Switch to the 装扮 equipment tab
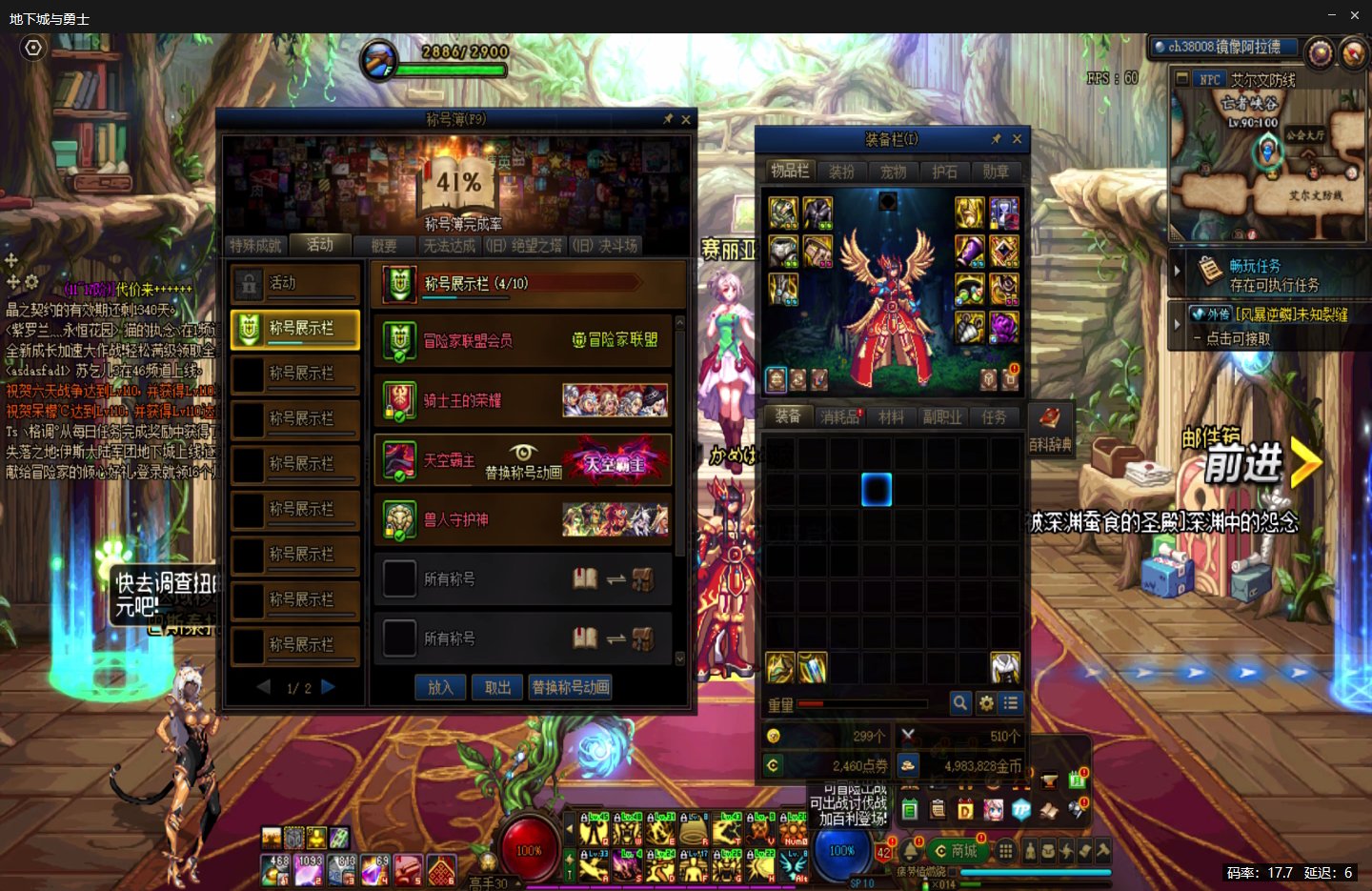1372x891 pixels. (x=841, y=172)
